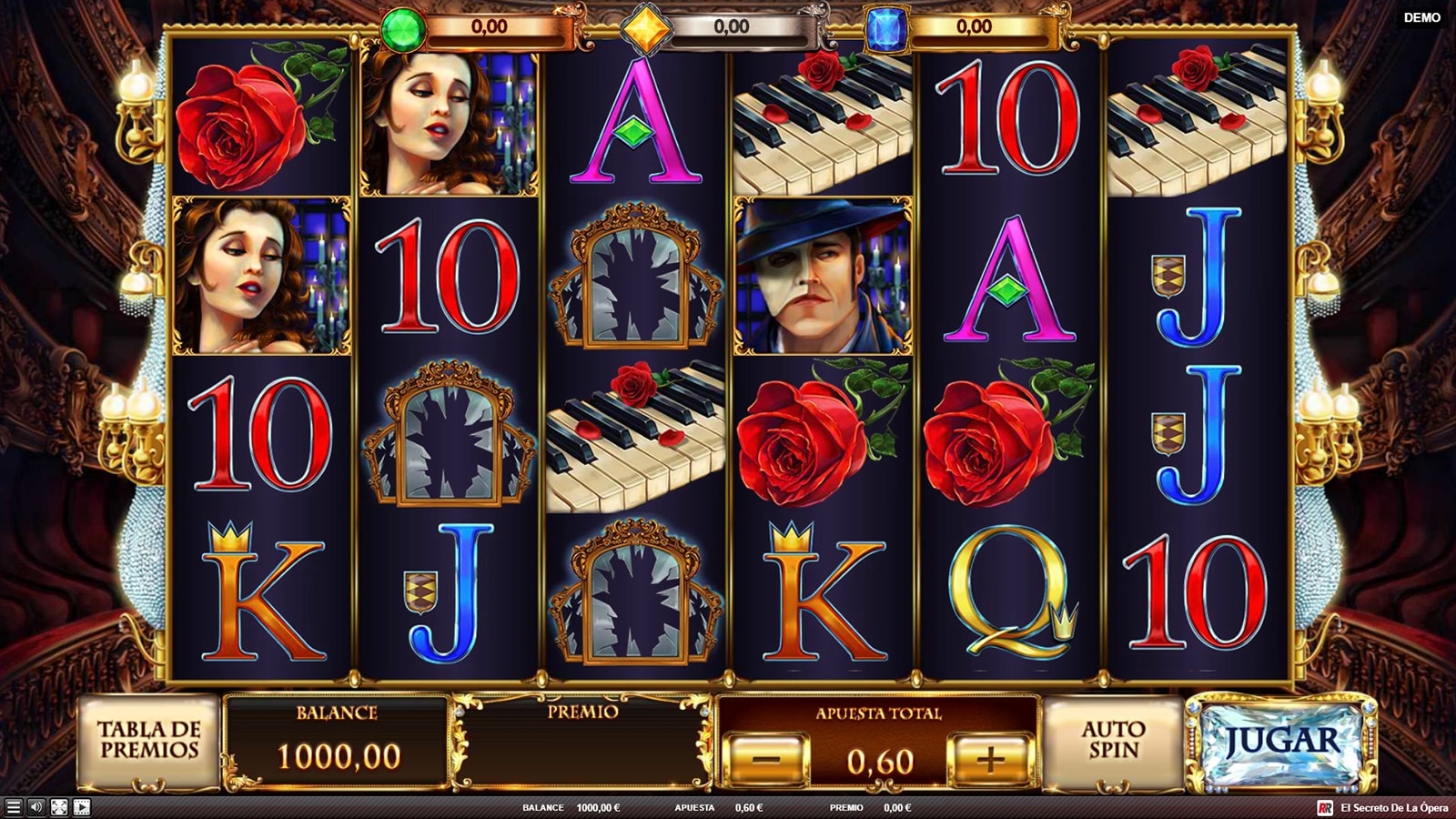1456x819 pixels.
Task: Toggle sound with the speaker icon
Action: [36, 807]
